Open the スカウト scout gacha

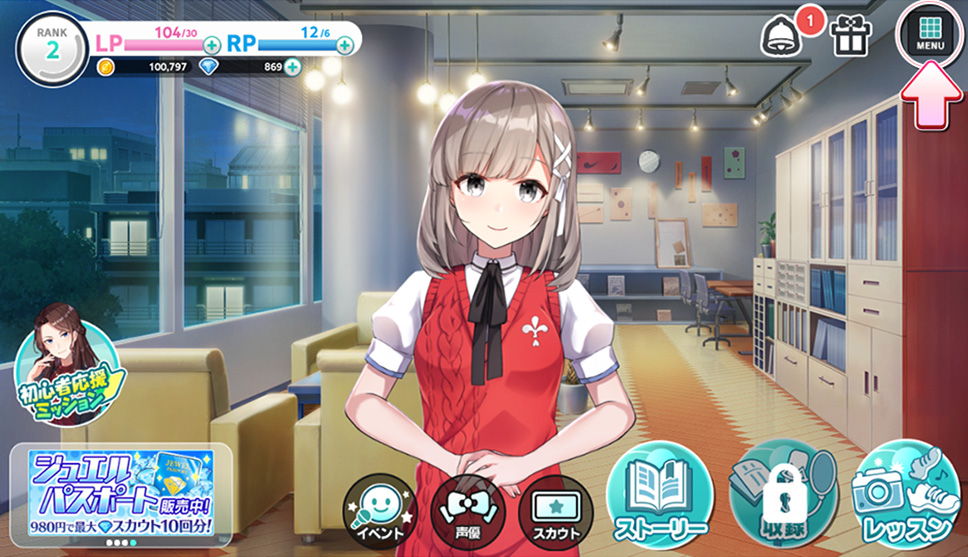coord(550,507)
